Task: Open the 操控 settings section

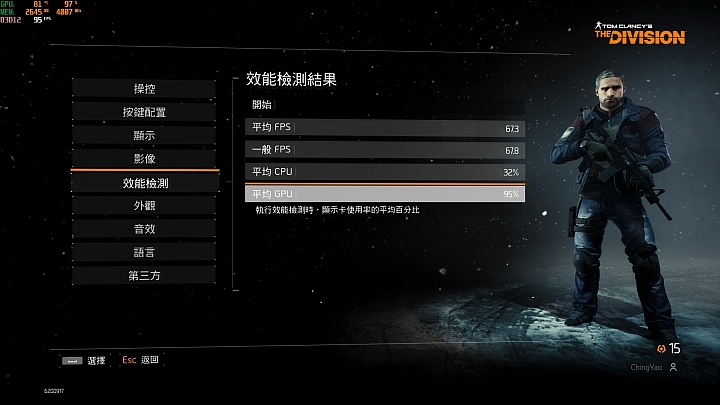Action: pos(144,89)
